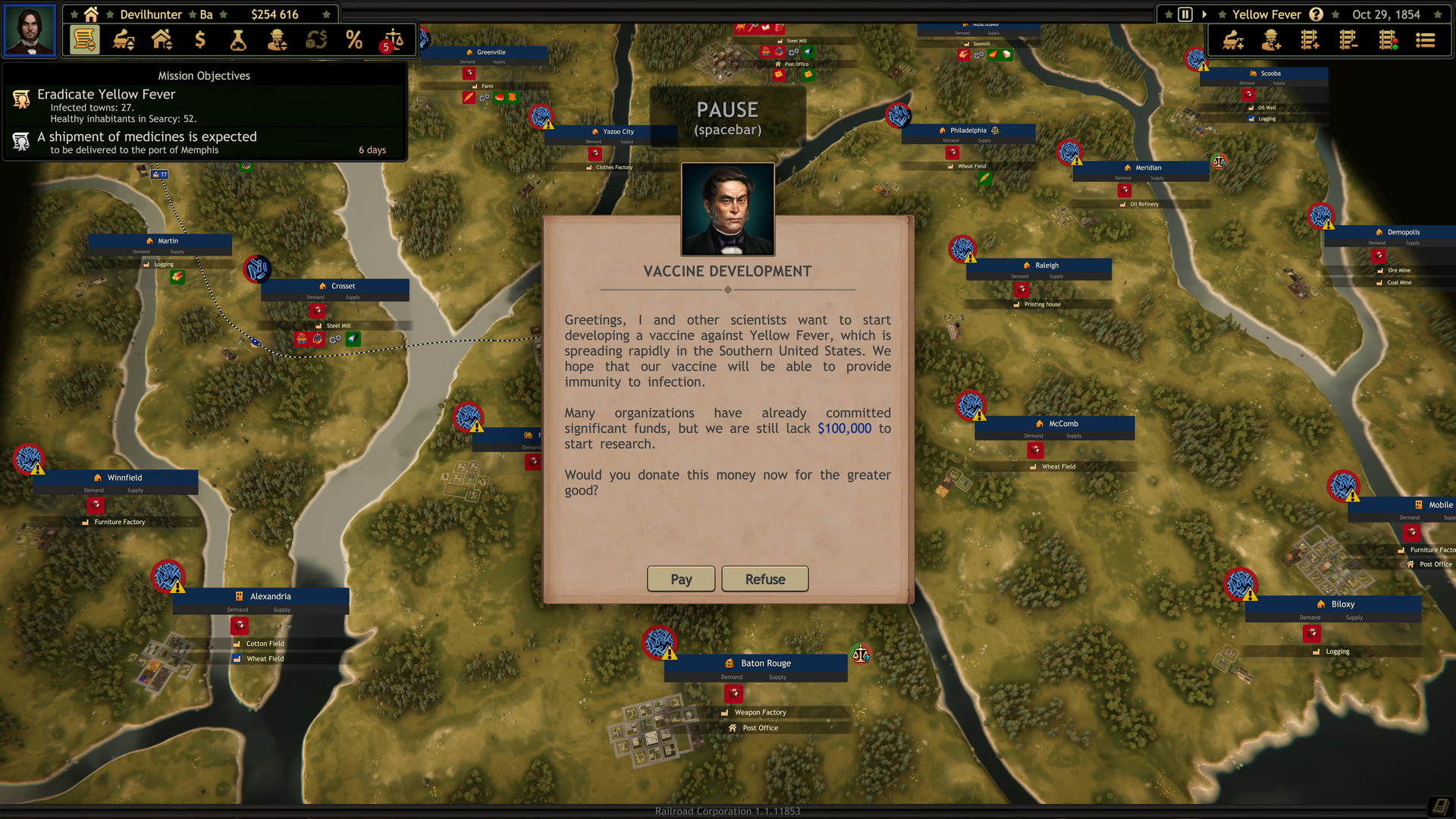
Task: Switch to the Demand tab on Biloxy
Action: coord(1310,617)
